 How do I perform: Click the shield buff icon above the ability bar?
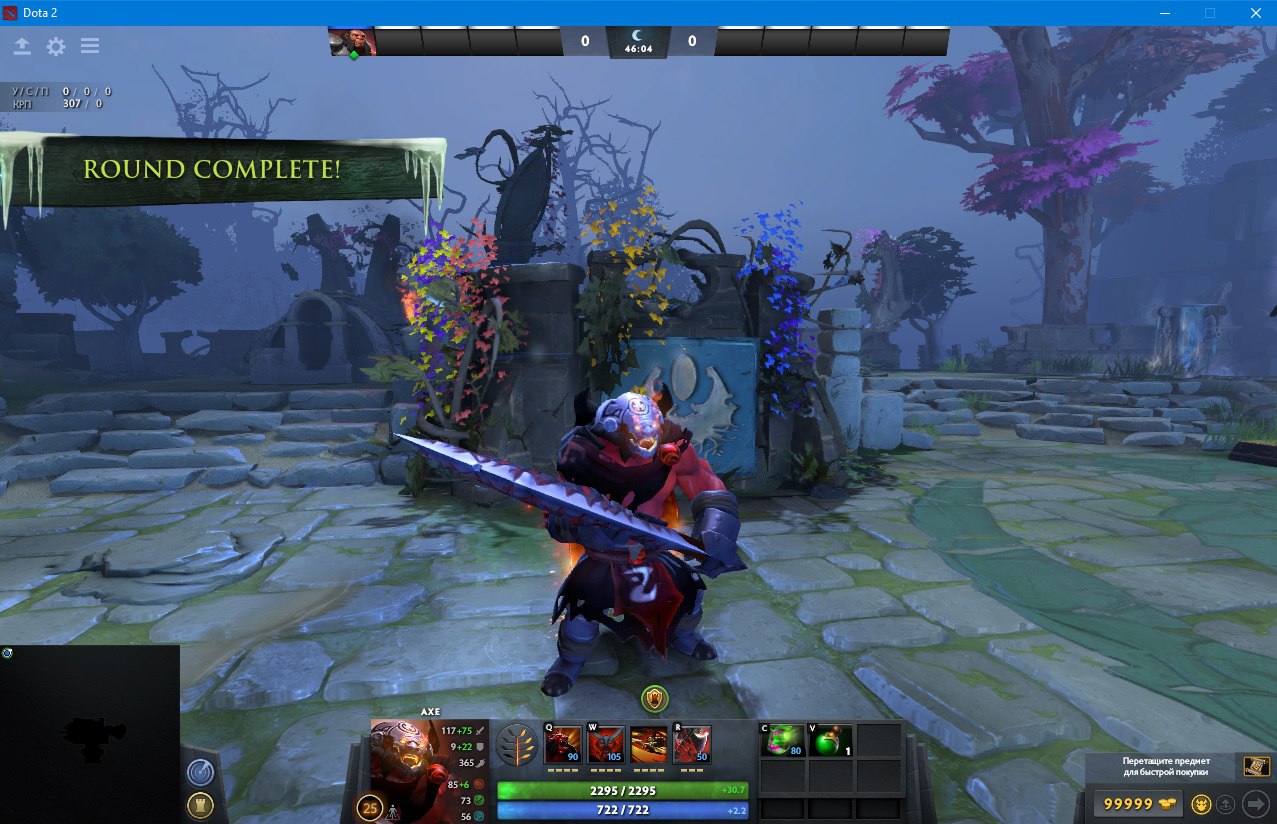[x=654, y=697]
